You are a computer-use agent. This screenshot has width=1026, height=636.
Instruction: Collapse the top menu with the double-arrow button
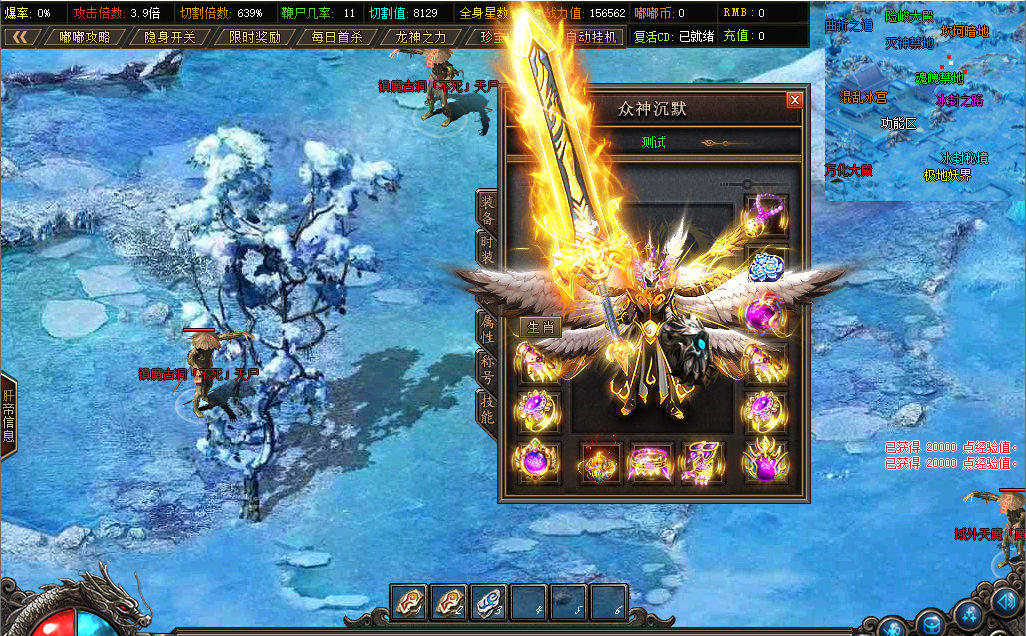click(20, 37)
